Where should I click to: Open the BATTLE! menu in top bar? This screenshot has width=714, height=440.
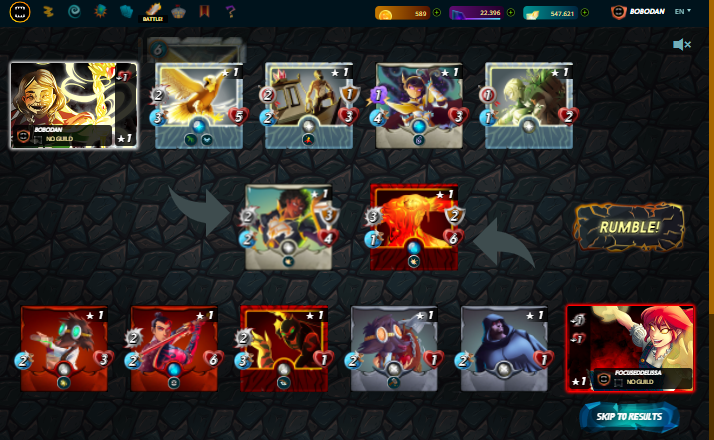point(152,12)
